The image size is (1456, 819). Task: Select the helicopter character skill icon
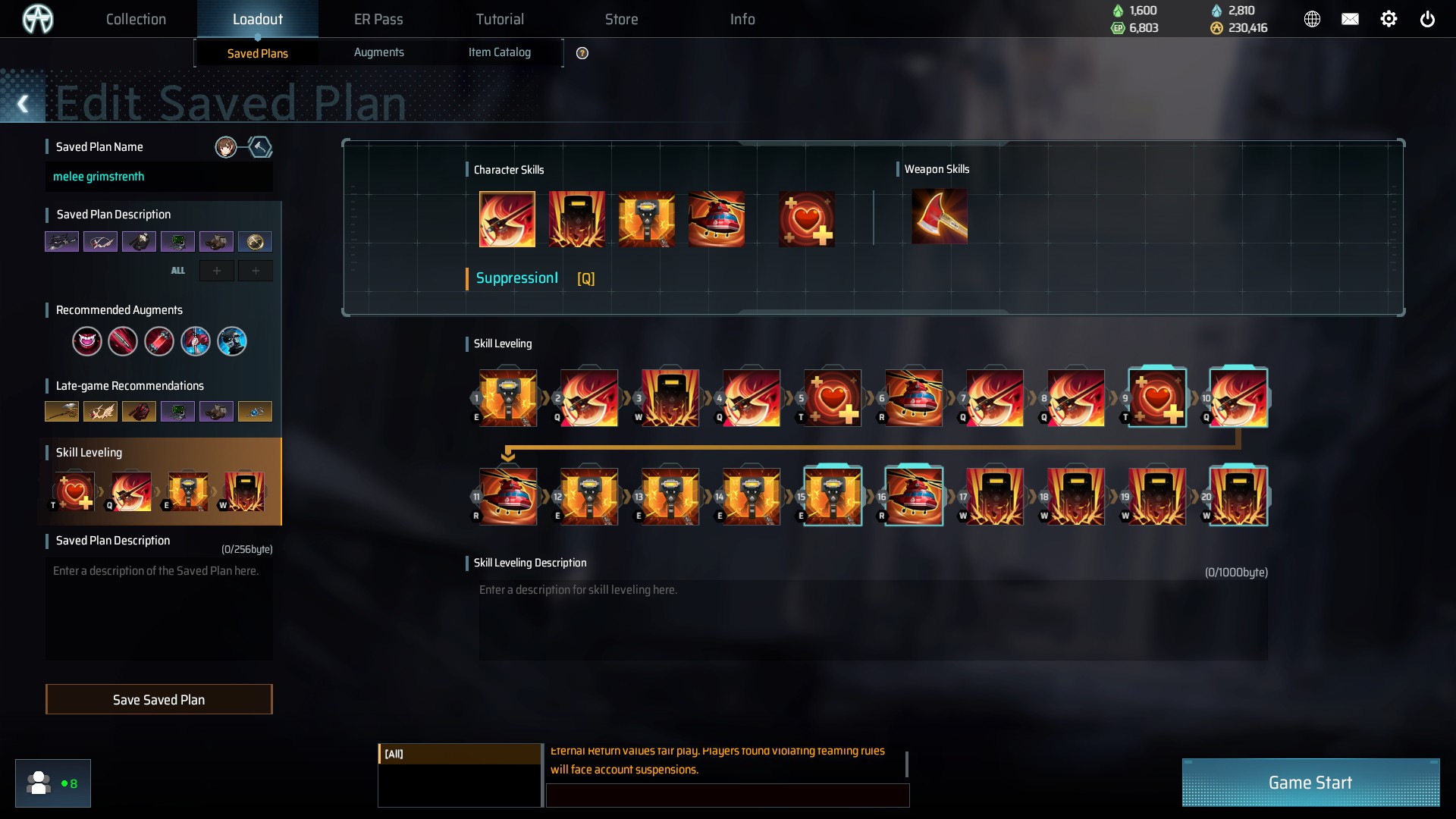(716, 219)
